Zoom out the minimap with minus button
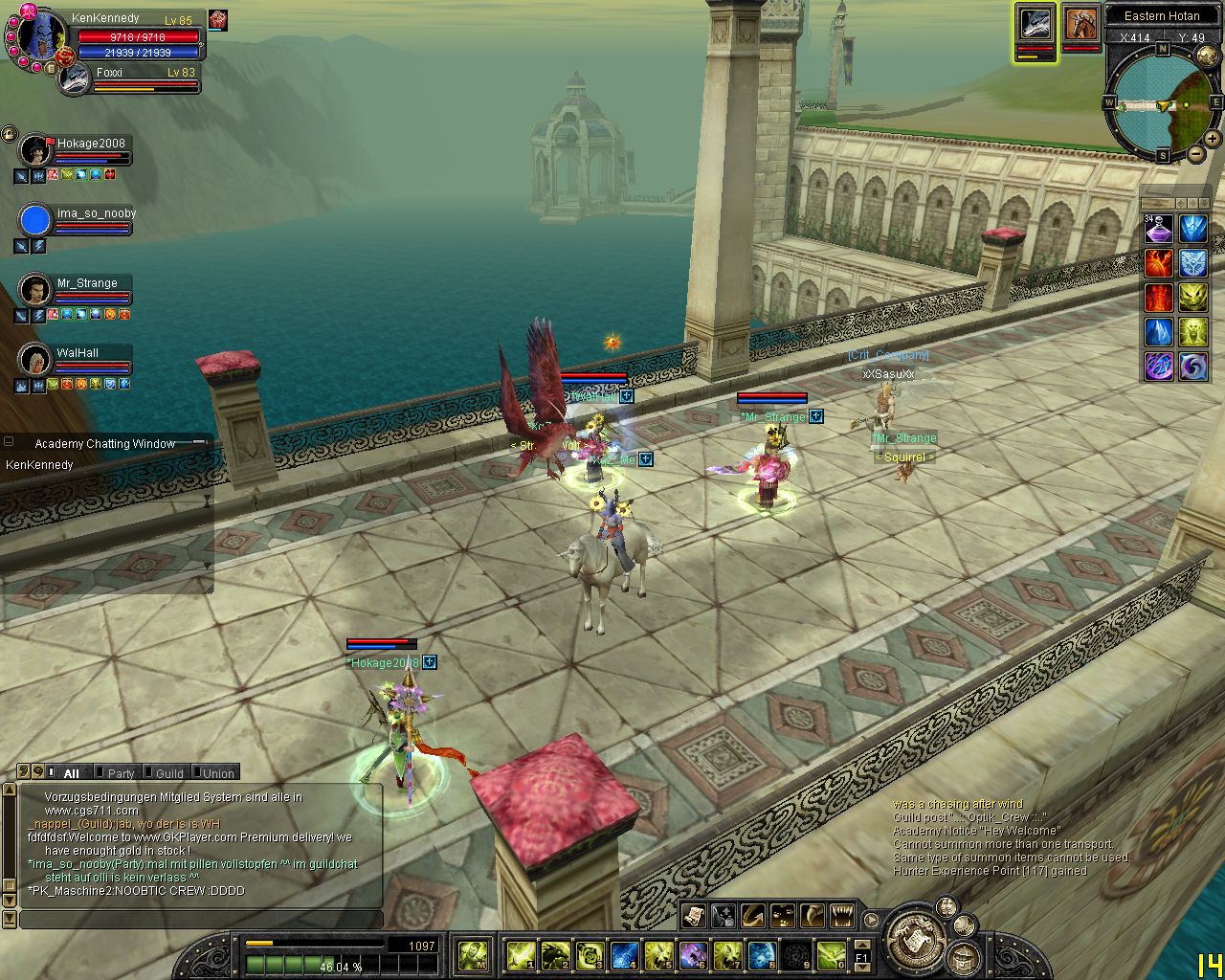The height and width of the screenshot is (980, 1225). [x=1196, y=153]
